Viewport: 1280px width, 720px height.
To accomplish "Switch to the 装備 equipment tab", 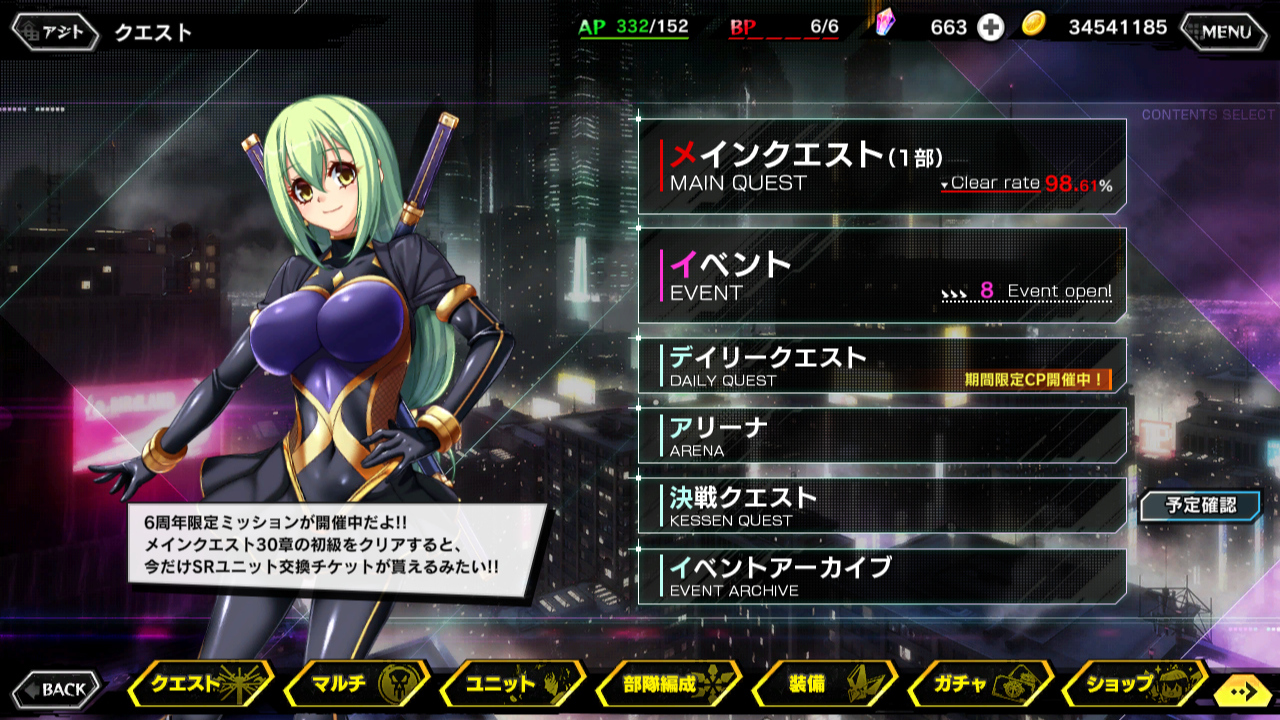I will tap(823, 685).
